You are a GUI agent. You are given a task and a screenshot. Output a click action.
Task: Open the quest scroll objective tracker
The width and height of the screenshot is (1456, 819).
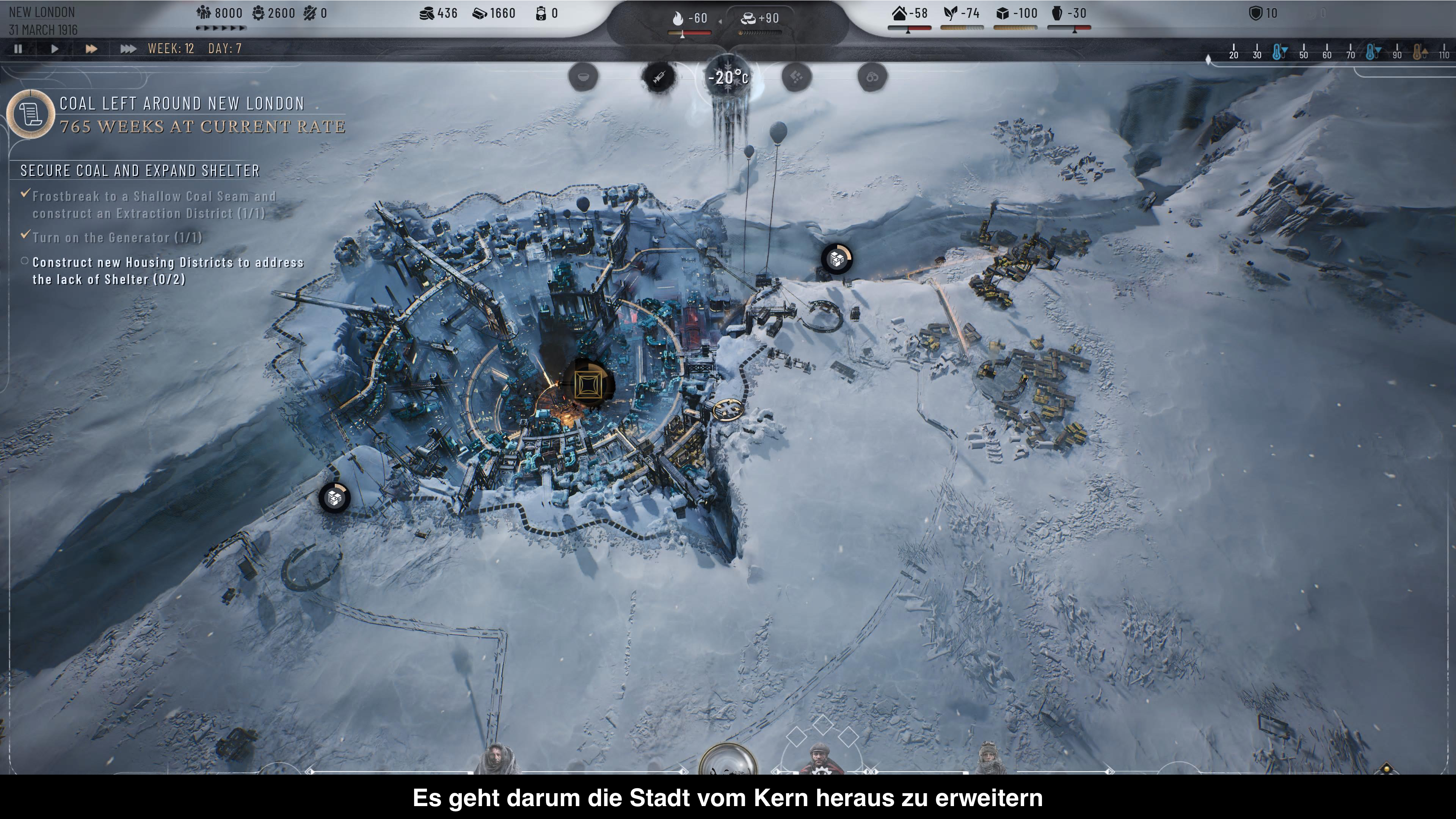tap(30, 114)
